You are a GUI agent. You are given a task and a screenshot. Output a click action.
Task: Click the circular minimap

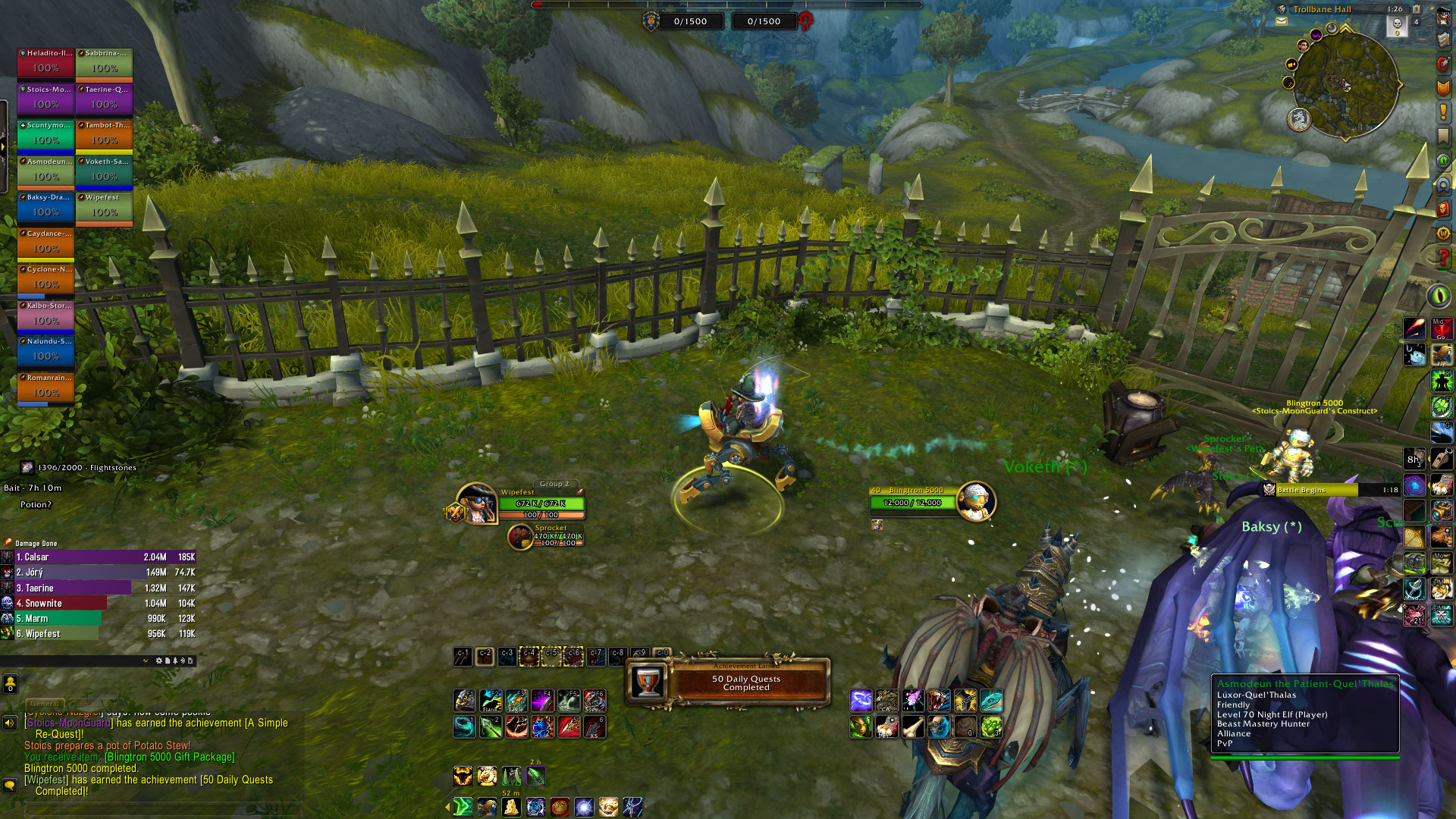pos(1345,84)
